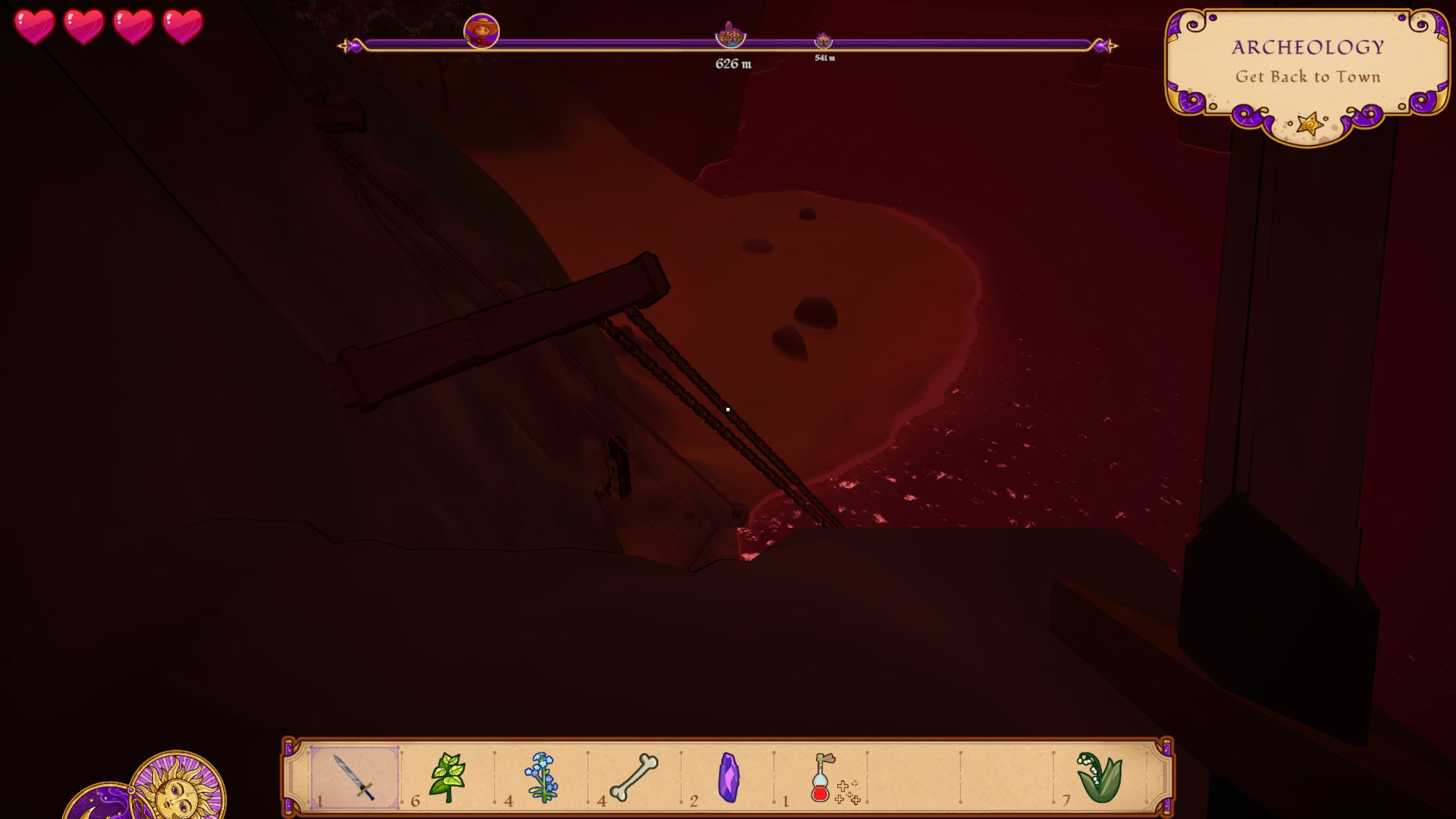Select the lily of the valley slot
1456x819 pixels.
coord(1099,777)
